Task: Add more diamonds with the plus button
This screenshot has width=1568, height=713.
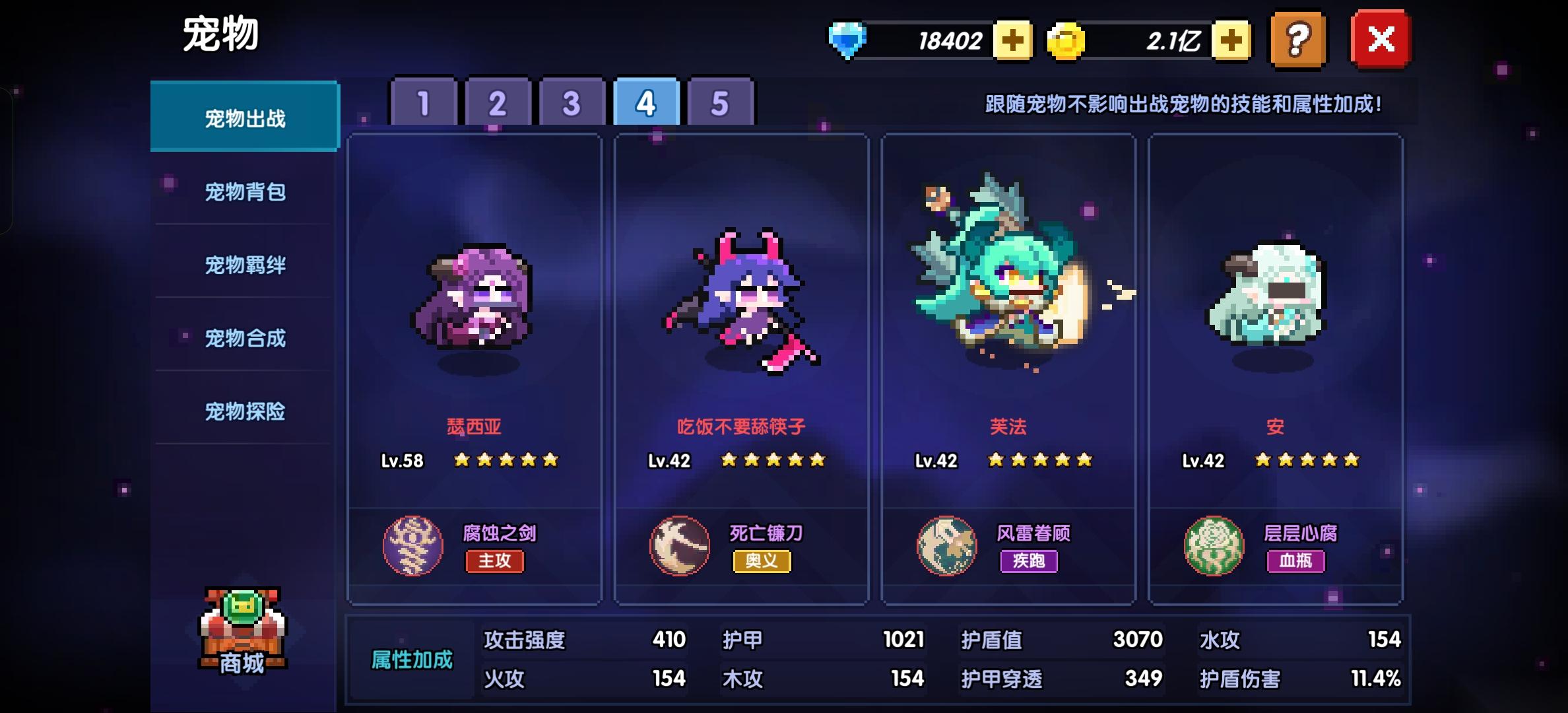Action: 1013,41
